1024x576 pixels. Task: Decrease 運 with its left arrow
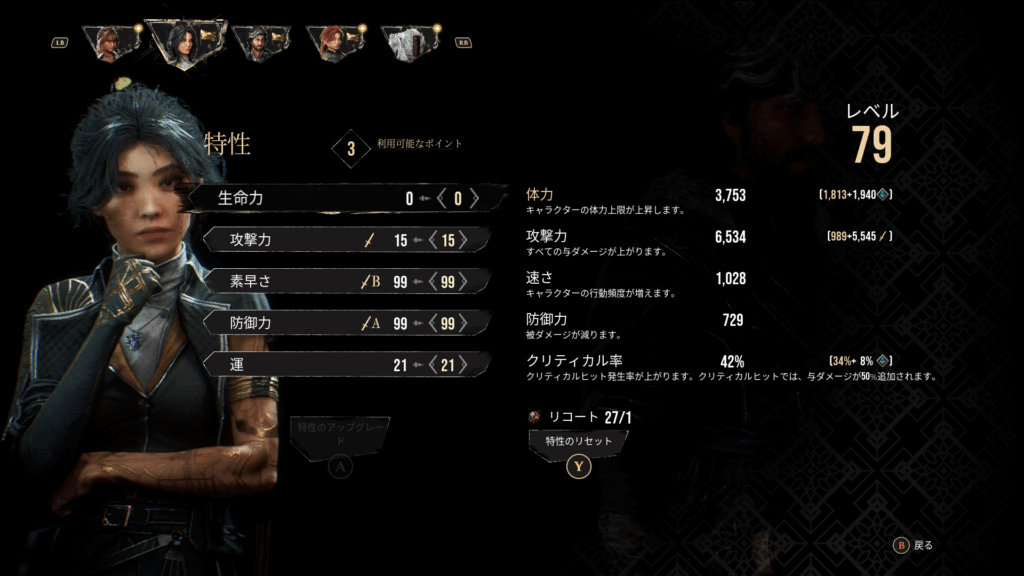(431, 365)
